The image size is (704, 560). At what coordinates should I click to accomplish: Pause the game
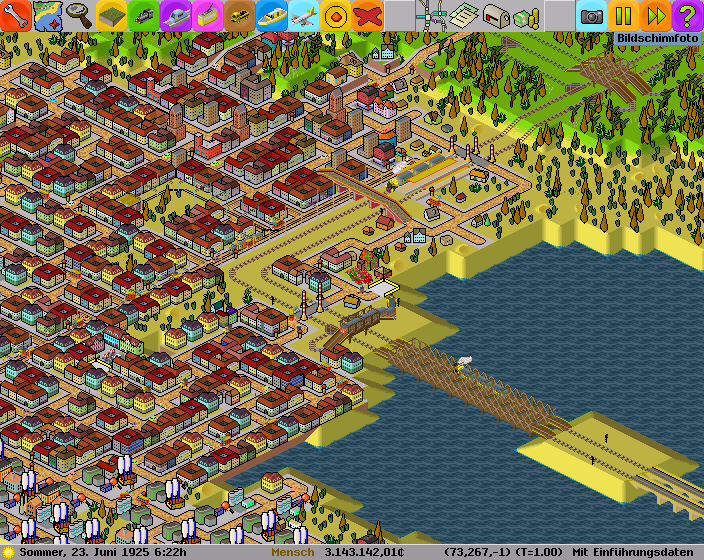pyautogui.click(x=624, y=16)
